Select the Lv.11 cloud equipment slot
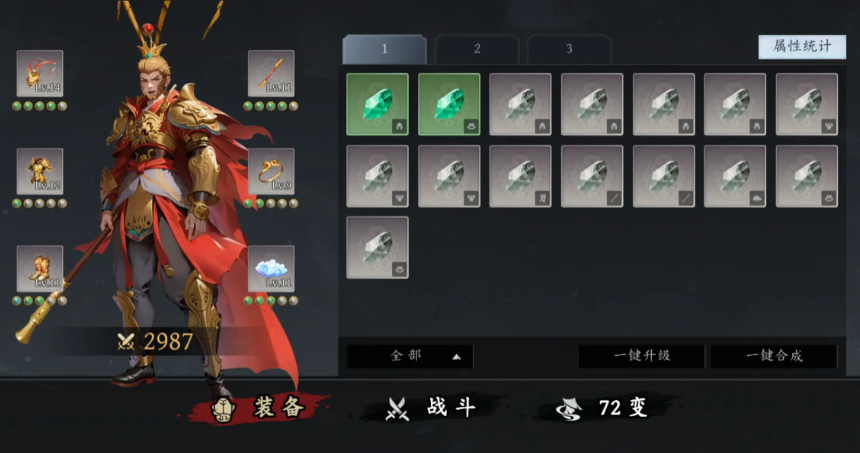The width and height of the screenshot is (860, 453). 271,268
